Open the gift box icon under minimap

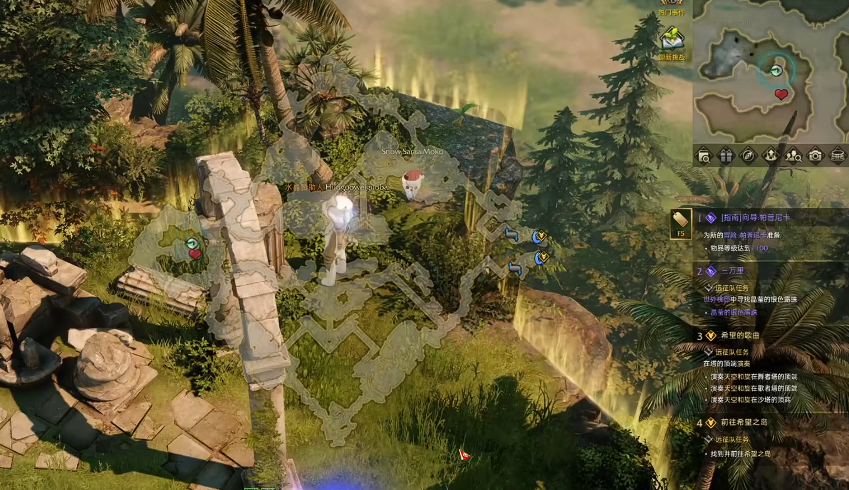pyautogui.click(x=726, y=155)
